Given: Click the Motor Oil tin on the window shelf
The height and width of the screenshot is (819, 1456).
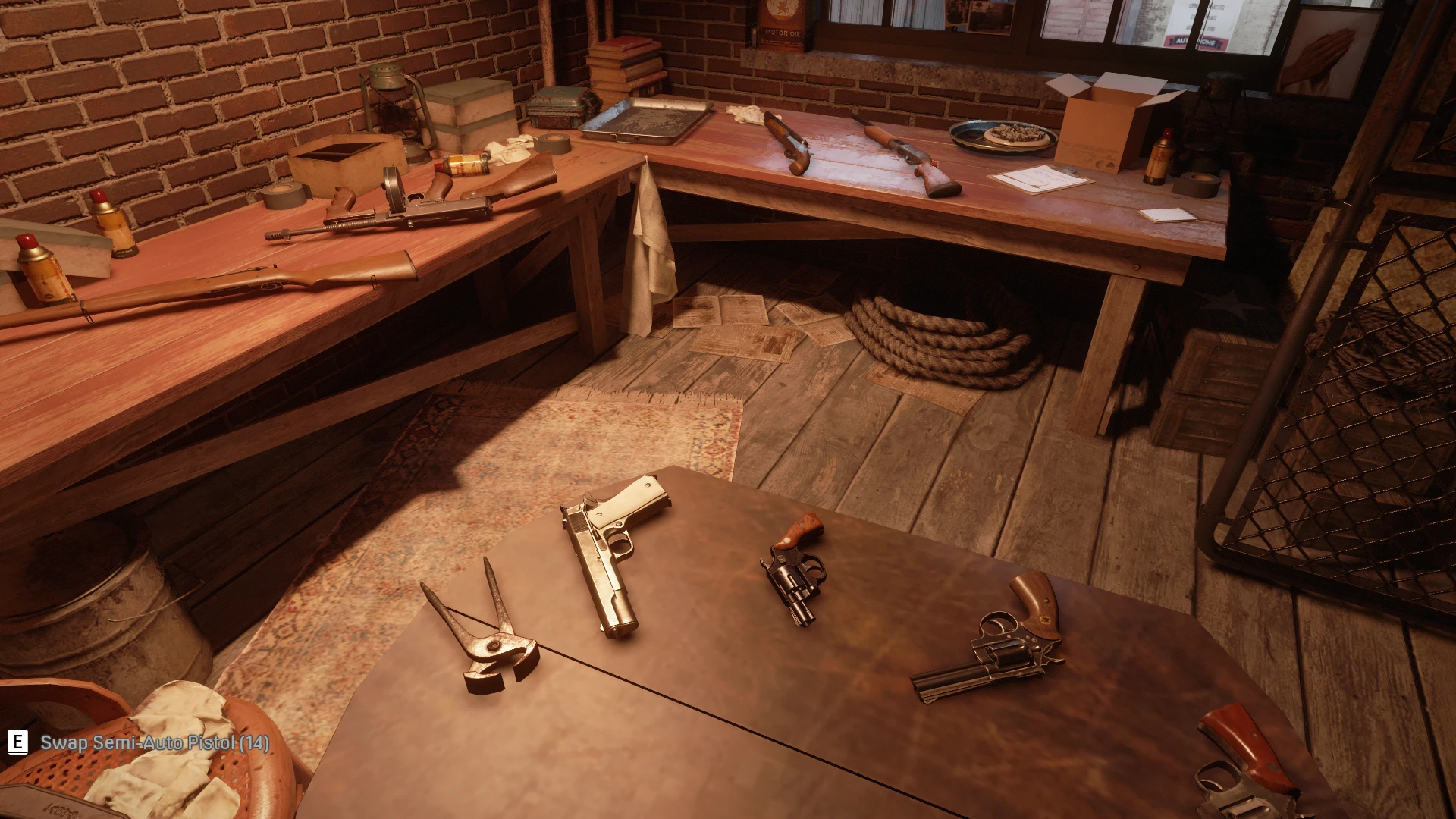Looking at the screenshot, I should click(x=781, y=23).
